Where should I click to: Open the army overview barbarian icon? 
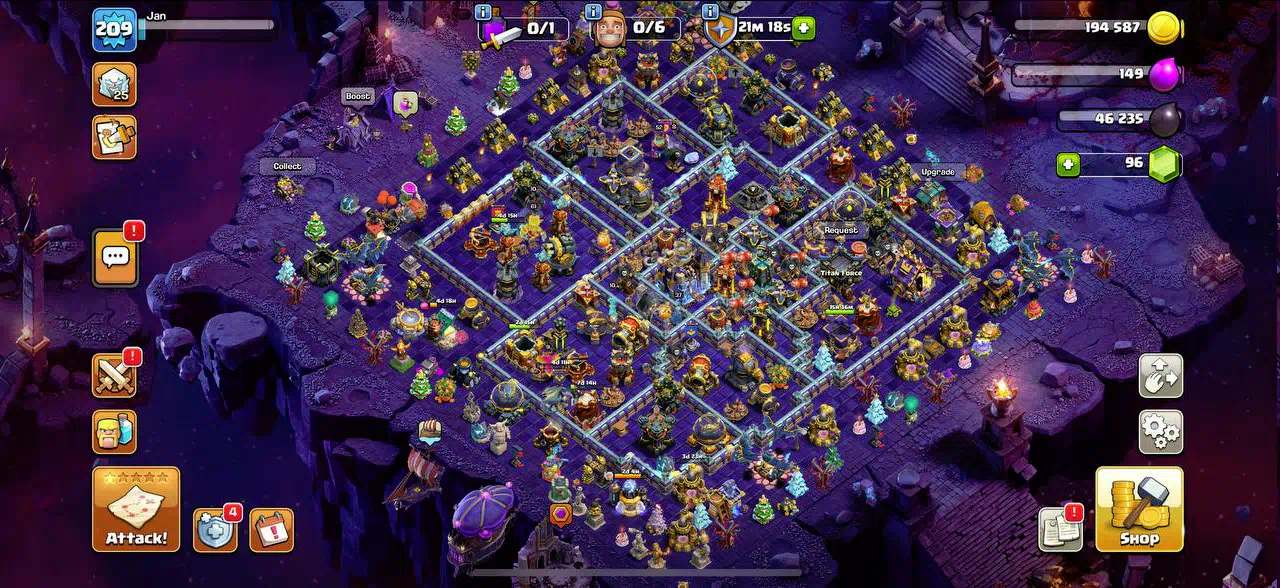pos(115,431)
